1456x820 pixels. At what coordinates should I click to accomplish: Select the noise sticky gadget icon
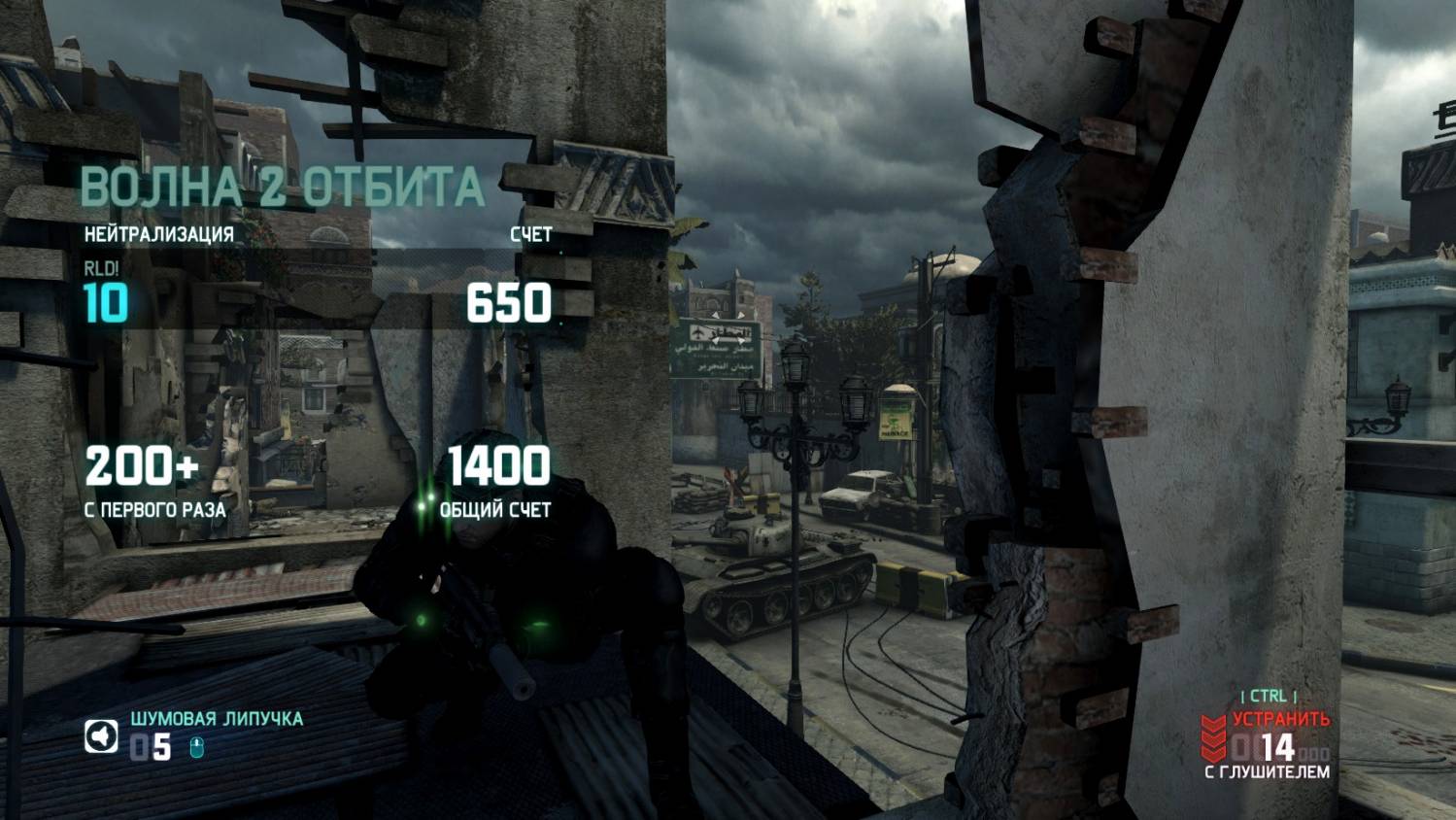tap(101, 737)
